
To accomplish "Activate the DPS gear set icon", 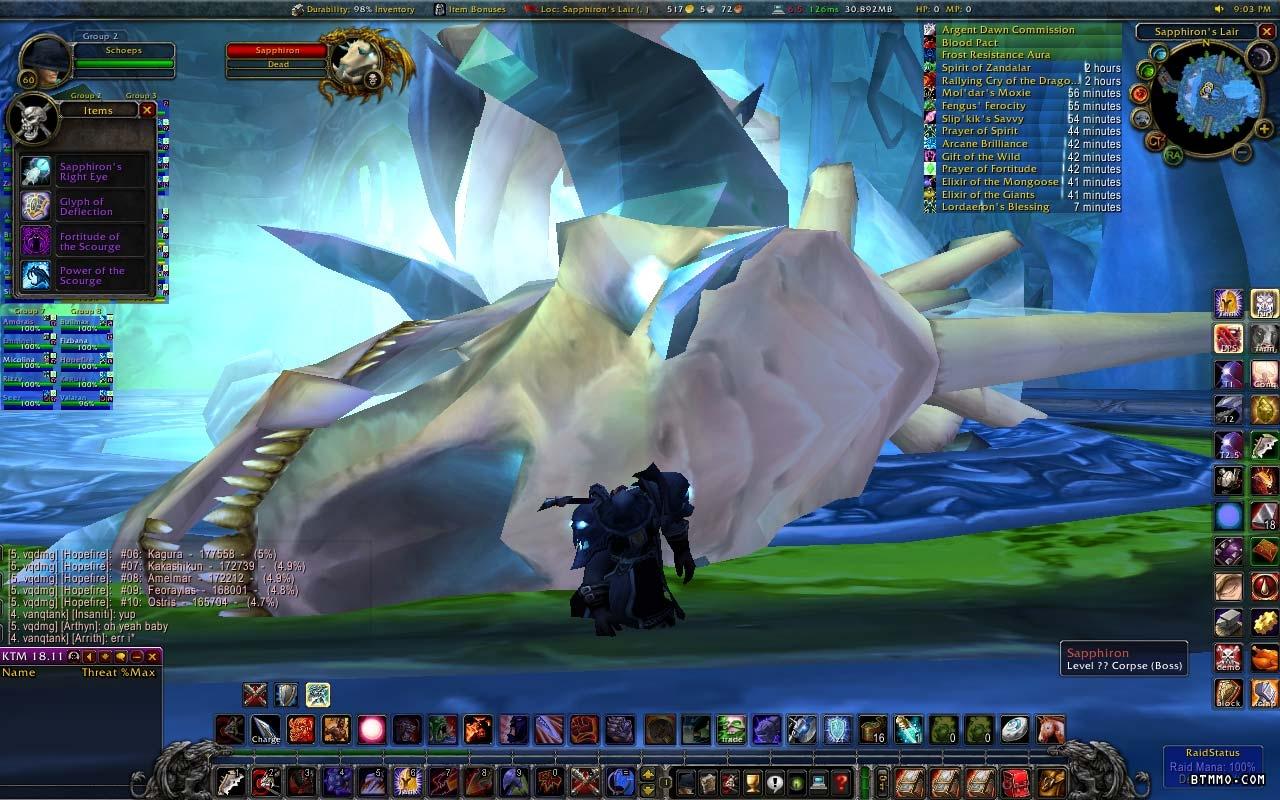I will [1229, 338].
